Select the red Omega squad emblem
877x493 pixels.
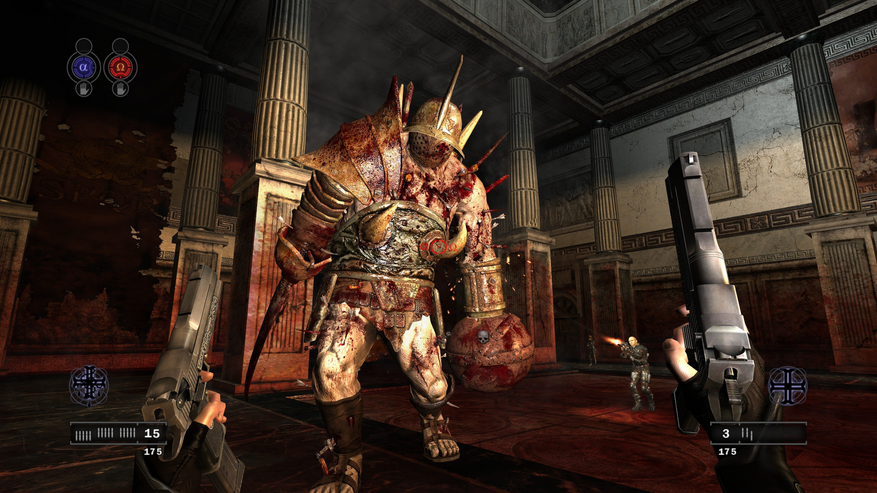pos(120,67)
